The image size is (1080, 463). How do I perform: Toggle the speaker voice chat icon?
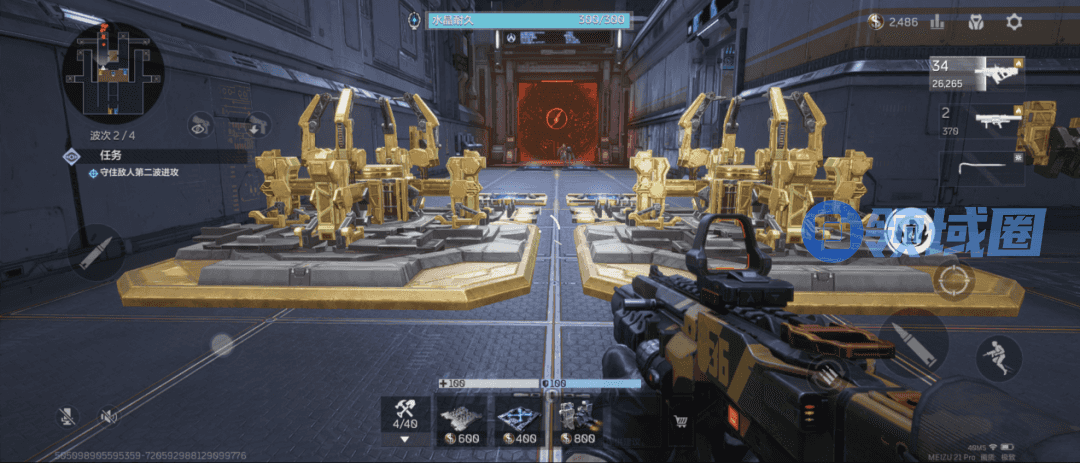pos(108,416)
